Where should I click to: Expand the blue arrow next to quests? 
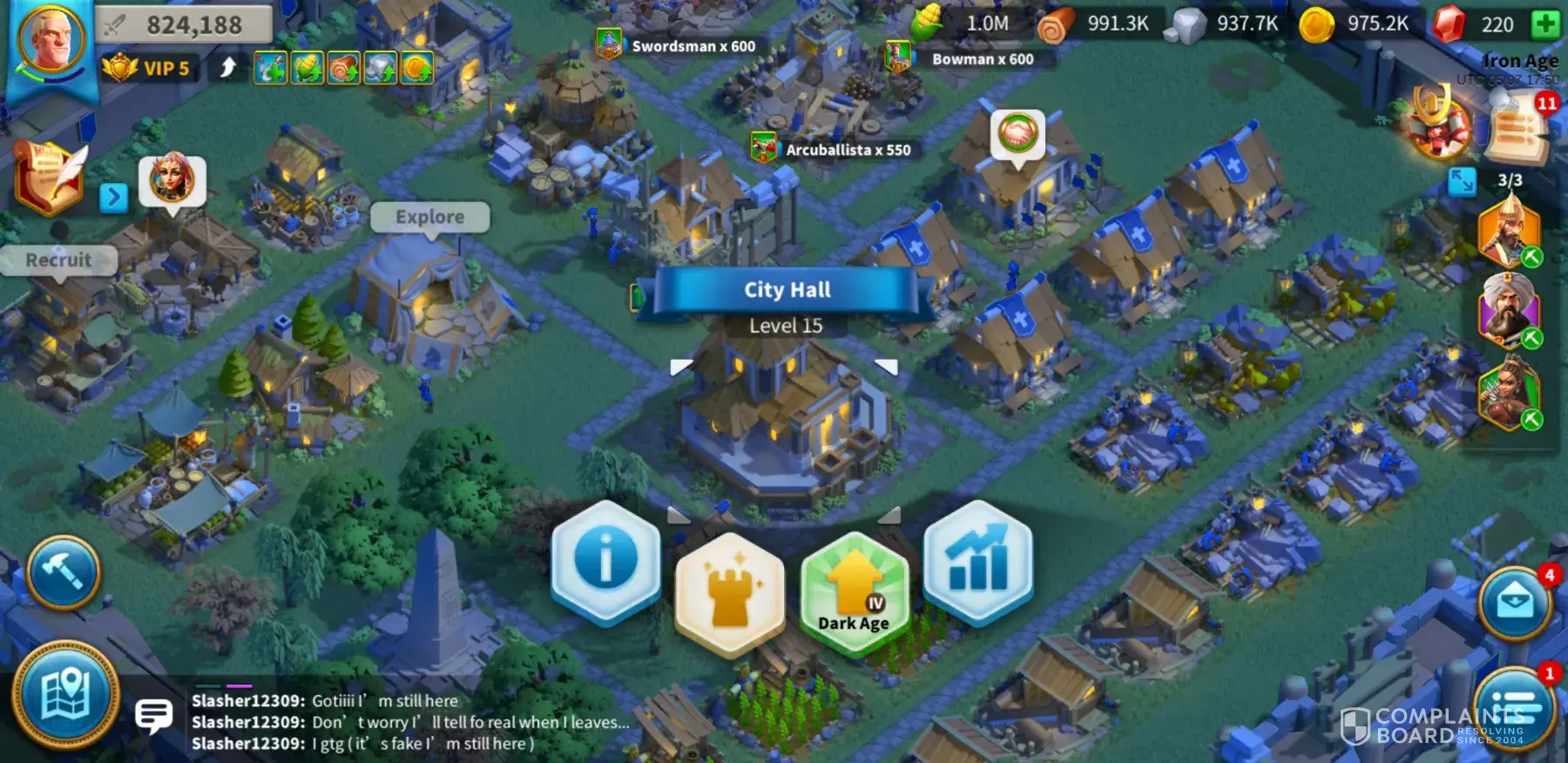(113, 198)
